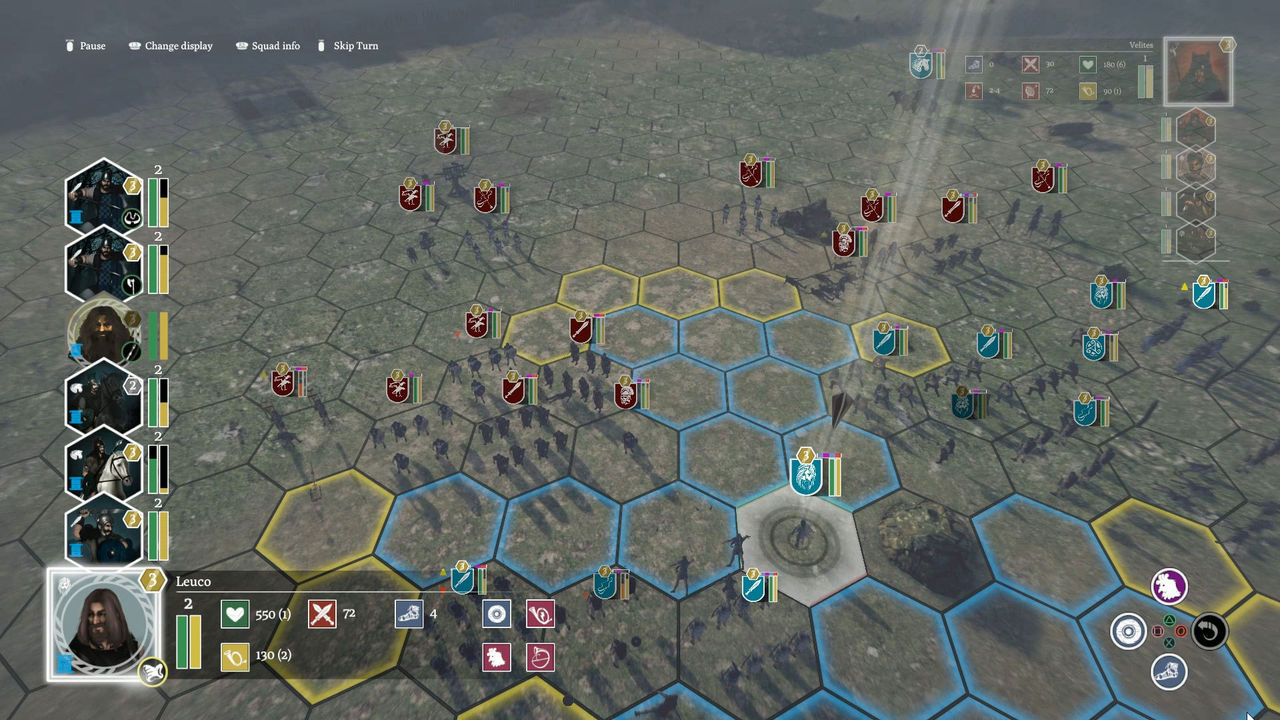Use the Change display option

(x=170, y=45)
